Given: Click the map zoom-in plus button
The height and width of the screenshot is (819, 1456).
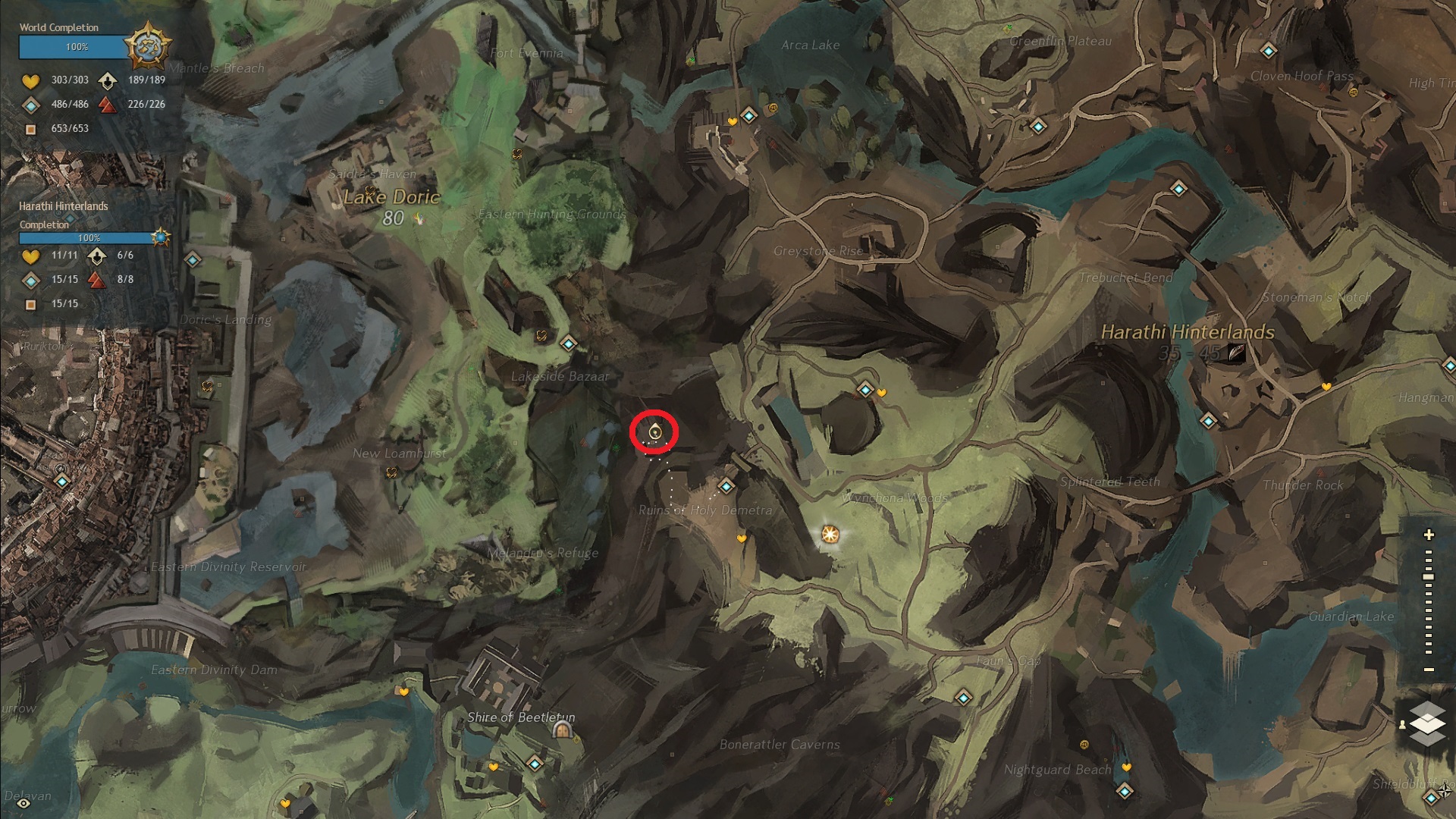Looking at the screenshot, I should point(1429,535).
